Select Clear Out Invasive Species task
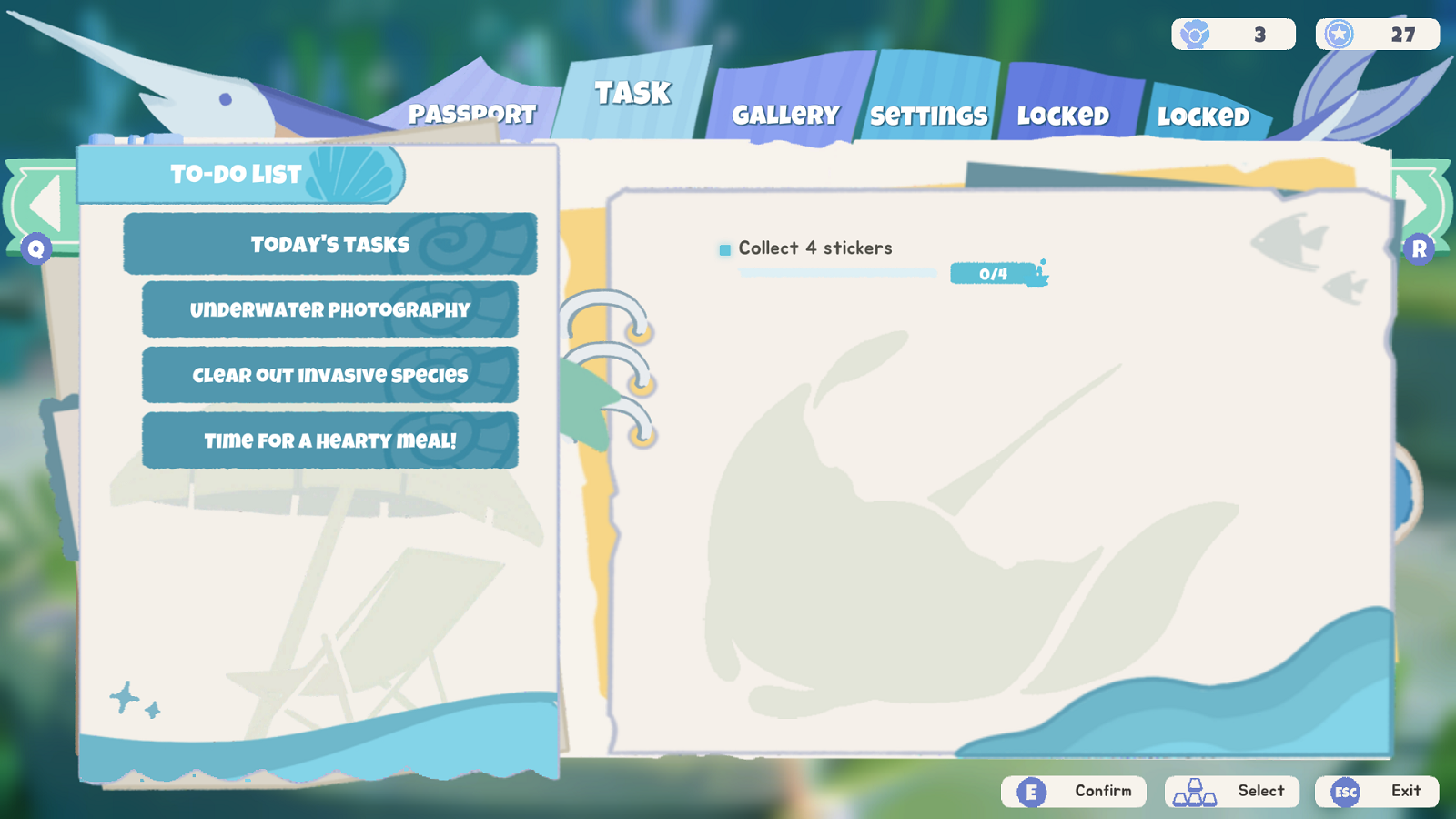 (x=329, y=375)
